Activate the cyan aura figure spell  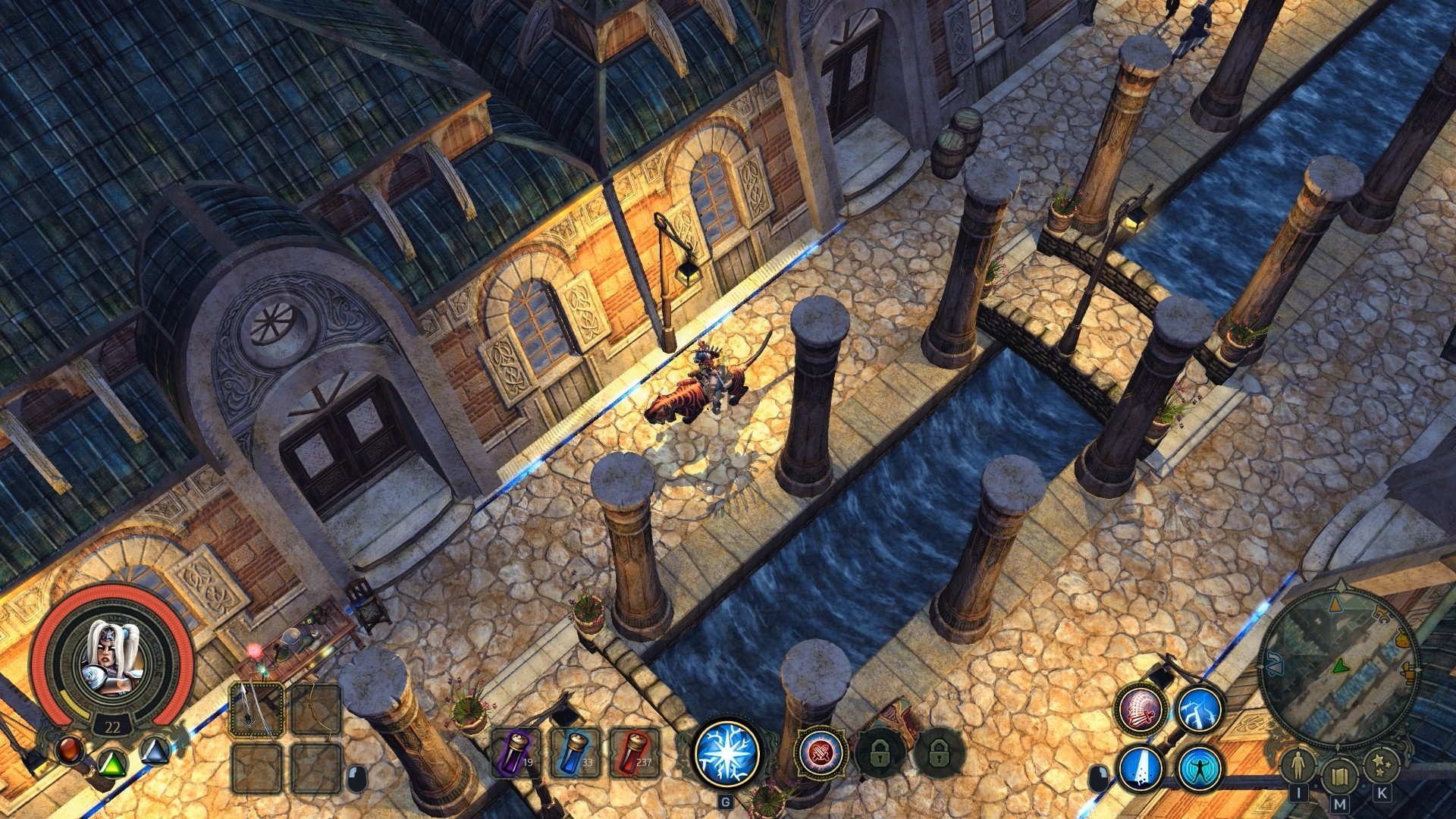coord(1200,767)
